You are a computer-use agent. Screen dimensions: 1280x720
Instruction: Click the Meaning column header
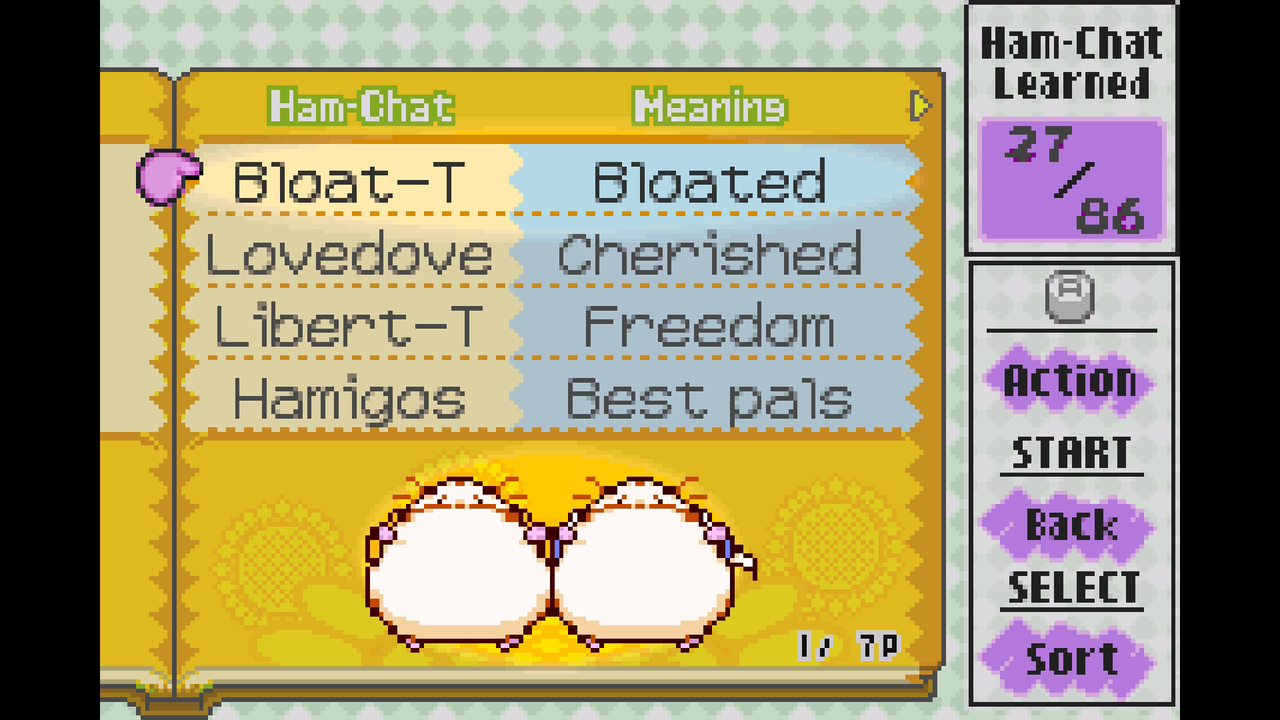[x=709, y=107]
